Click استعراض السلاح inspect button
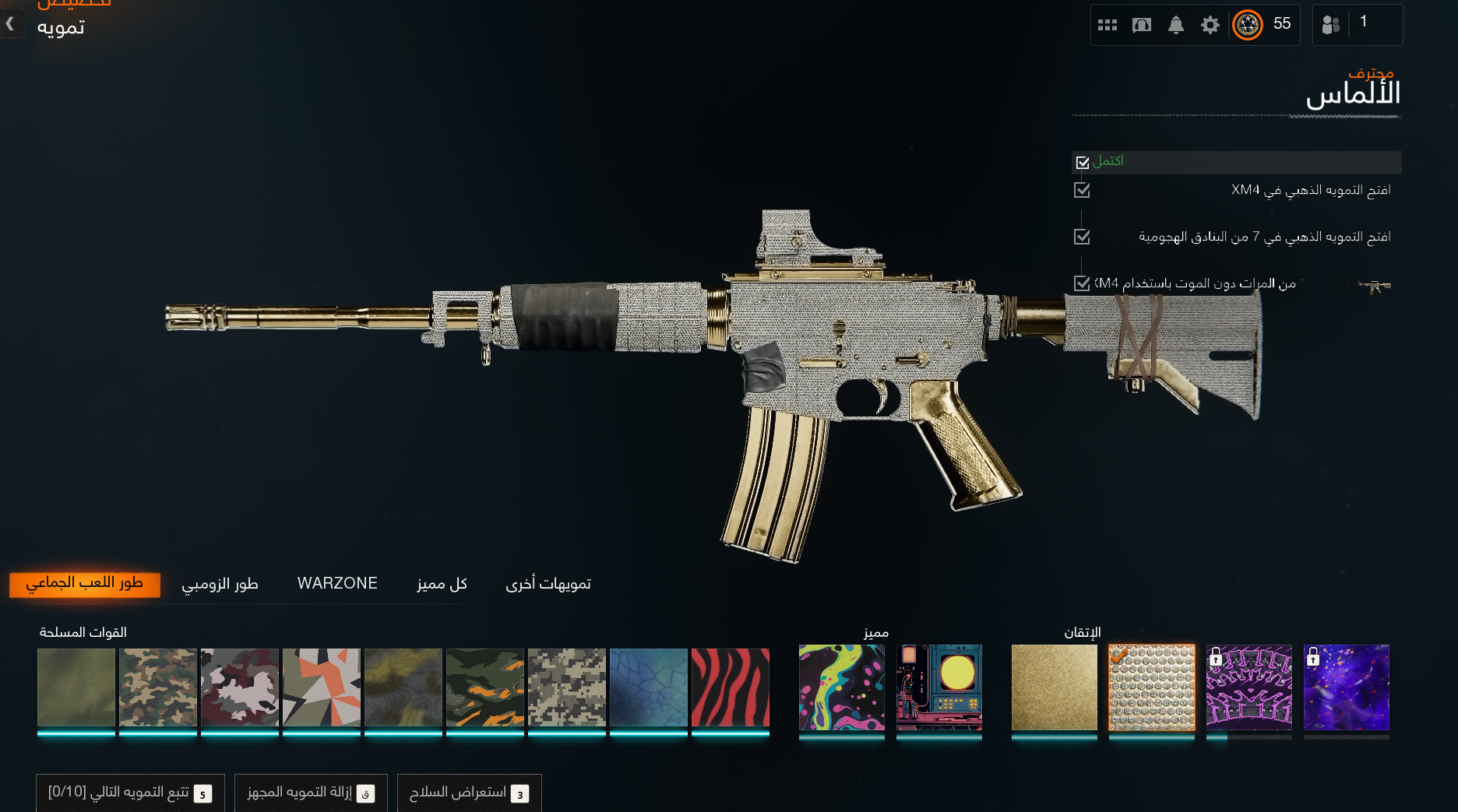The image size is (1458, 812). tap(469, 793)
